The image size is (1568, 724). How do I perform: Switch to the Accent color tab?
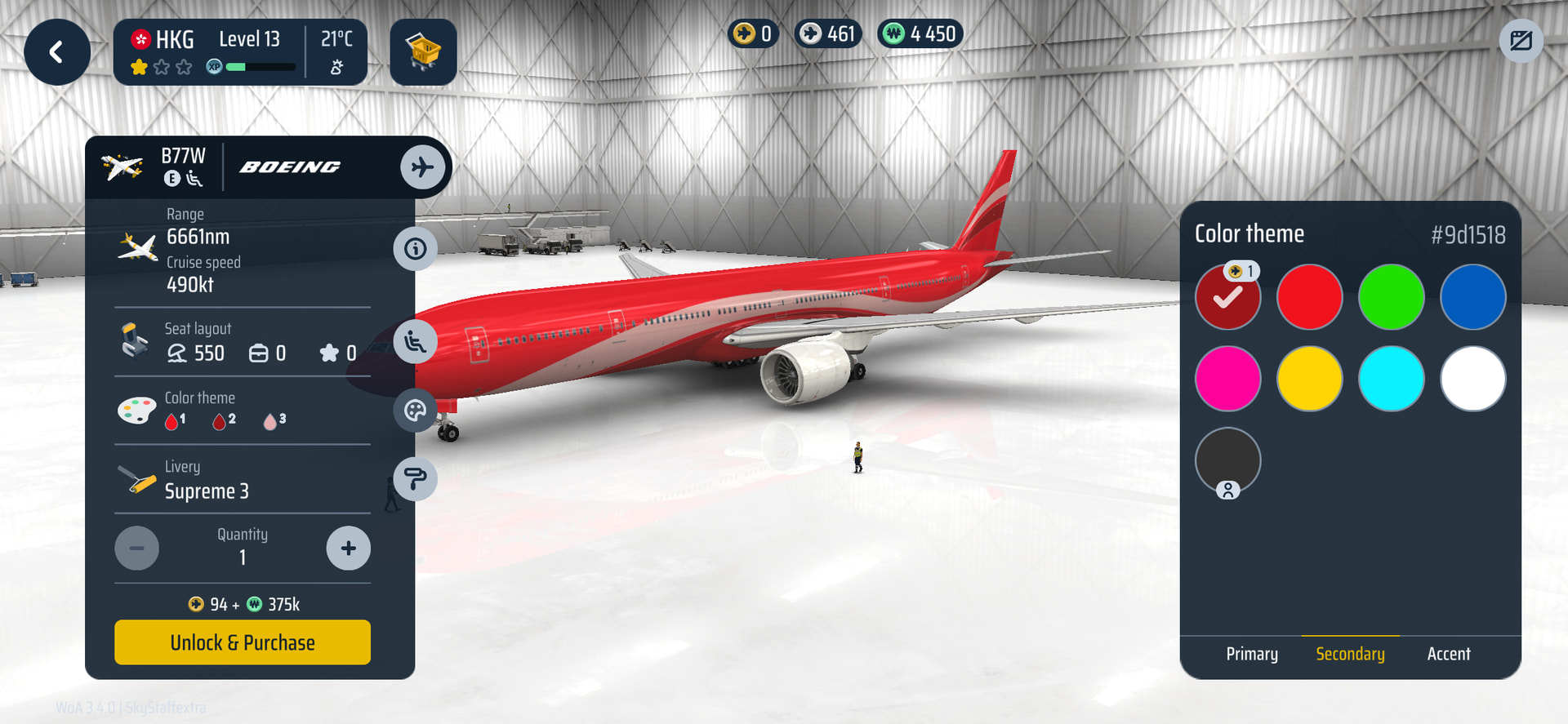(x=1448, y=654)
